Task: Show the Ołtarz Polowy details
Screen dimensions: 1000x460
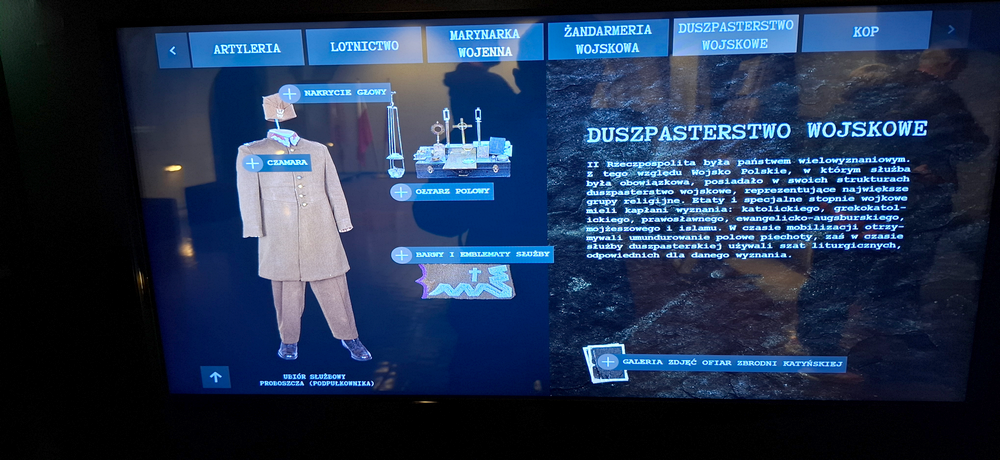Action: click(x=401, y=192)
